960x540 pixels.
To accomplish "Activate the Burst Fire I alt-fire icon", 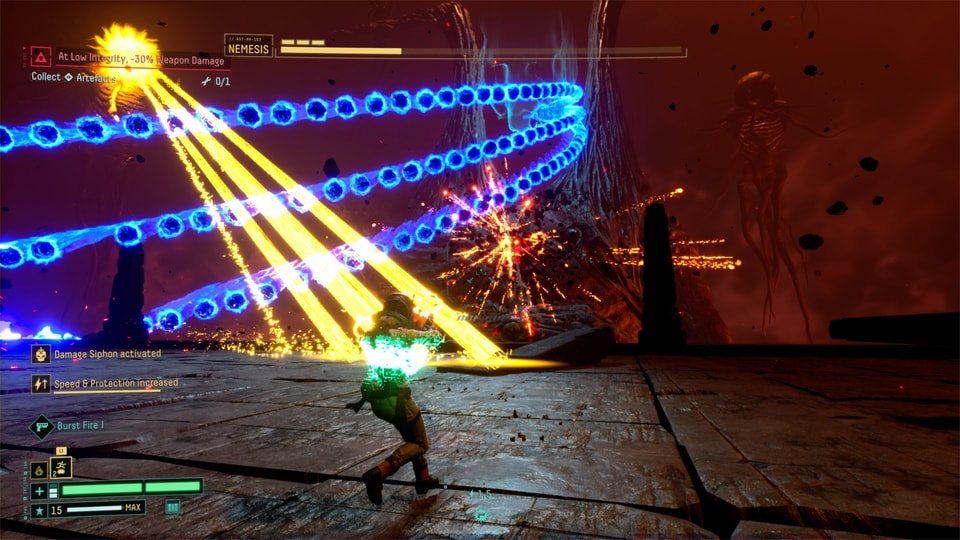I will 41,426.
